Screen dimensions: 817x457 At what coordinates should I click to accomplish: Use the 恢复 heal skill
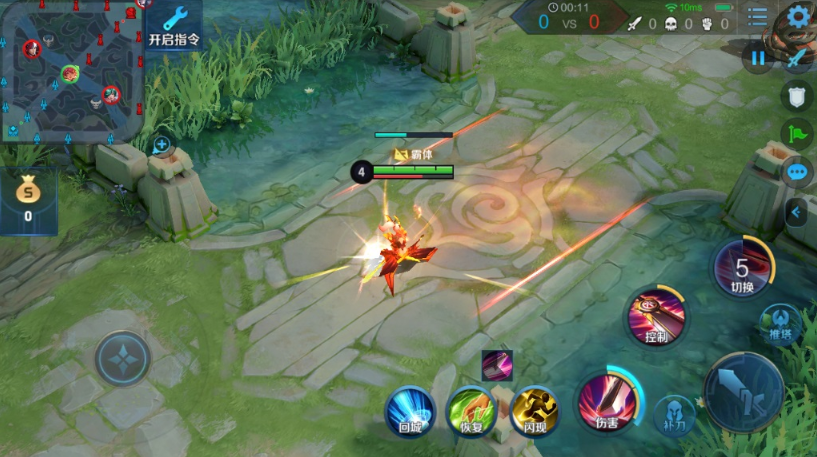click(472, 411)
